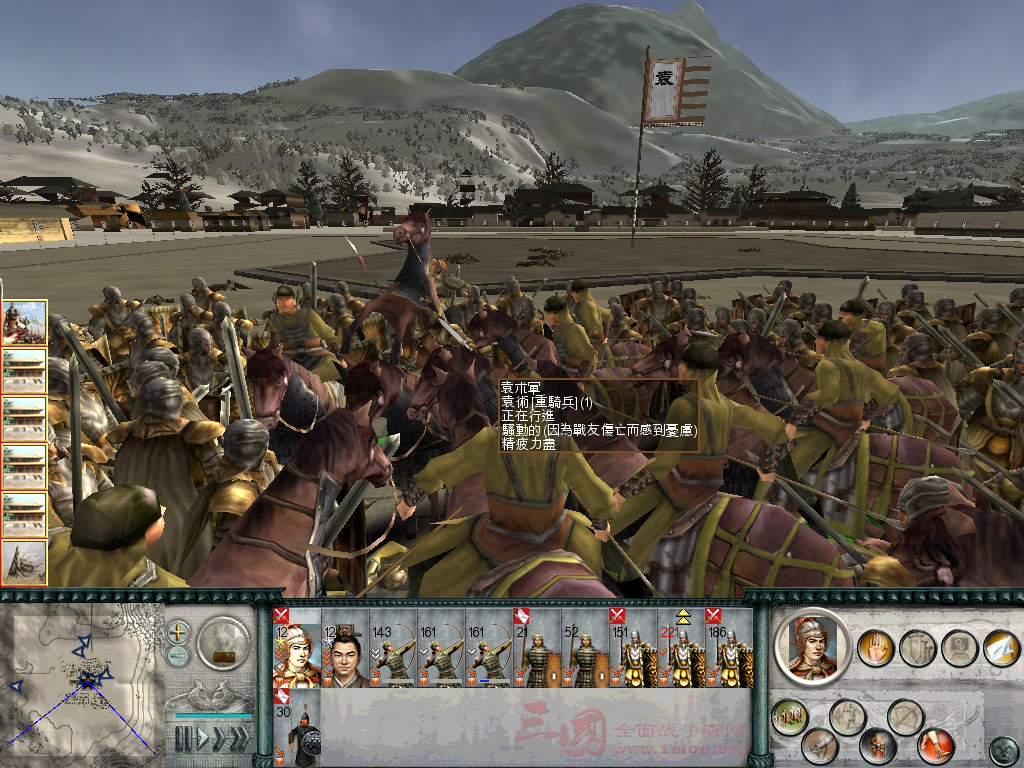Select the 143-man archer unit card
Viewport: 1024px width, 768px height.
[394, 650]
